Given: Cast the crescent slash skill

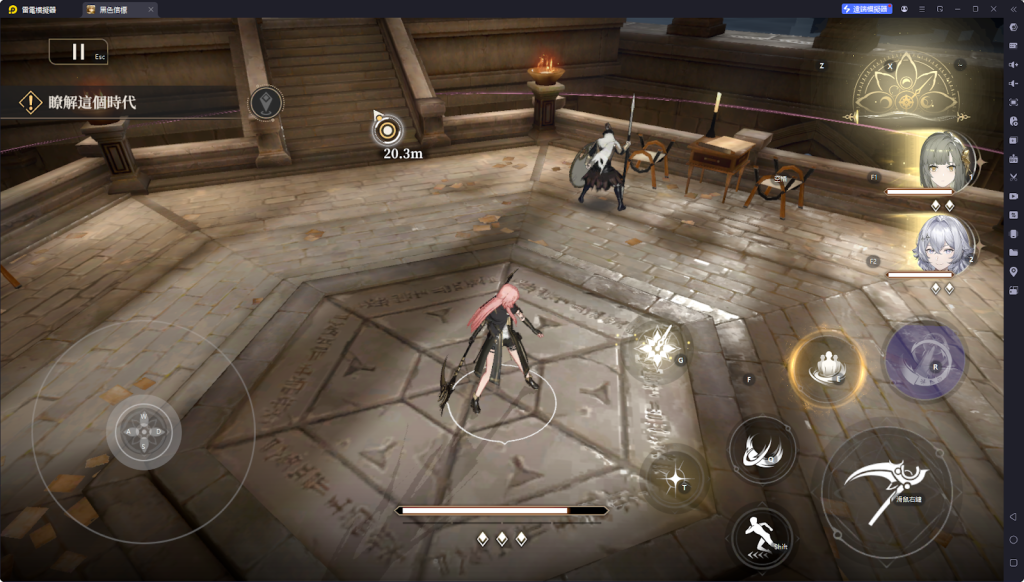Looking at the screenshot, I should (x=762, y=450).
